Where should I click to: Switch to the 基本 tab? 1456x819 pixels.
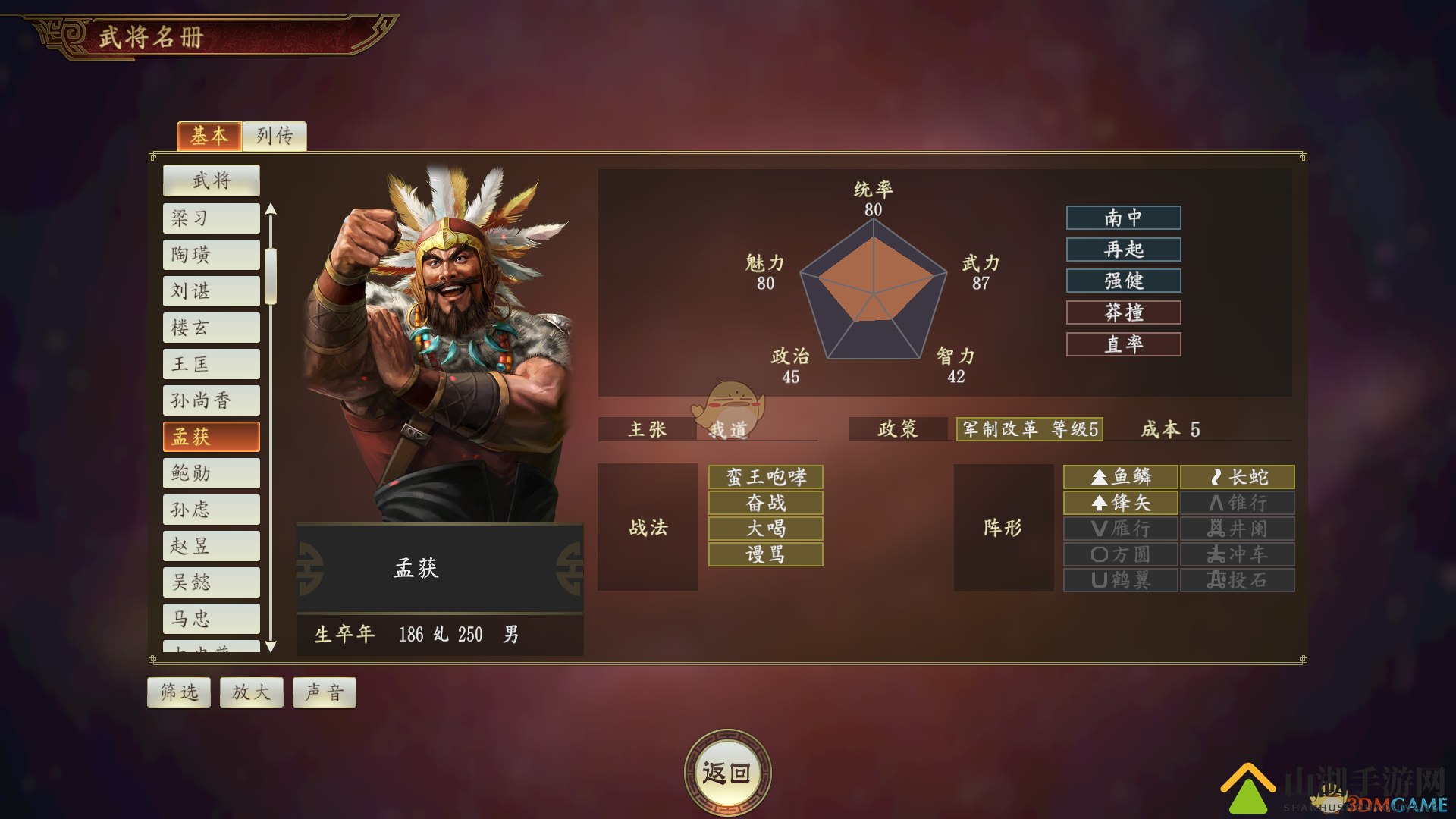tap(209, 136)
